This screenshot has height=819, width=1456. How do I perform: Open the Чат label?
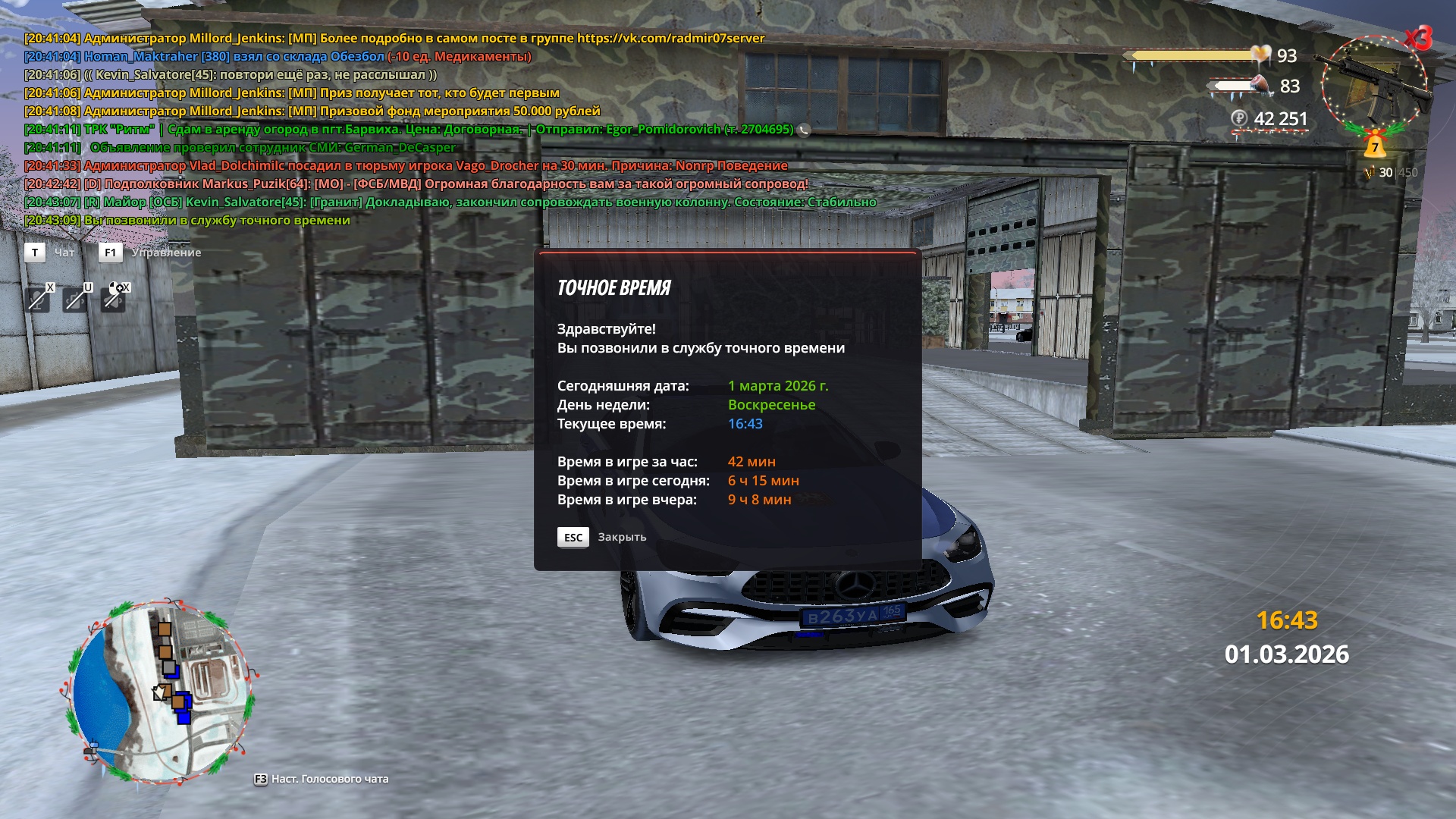coord(64,253)
